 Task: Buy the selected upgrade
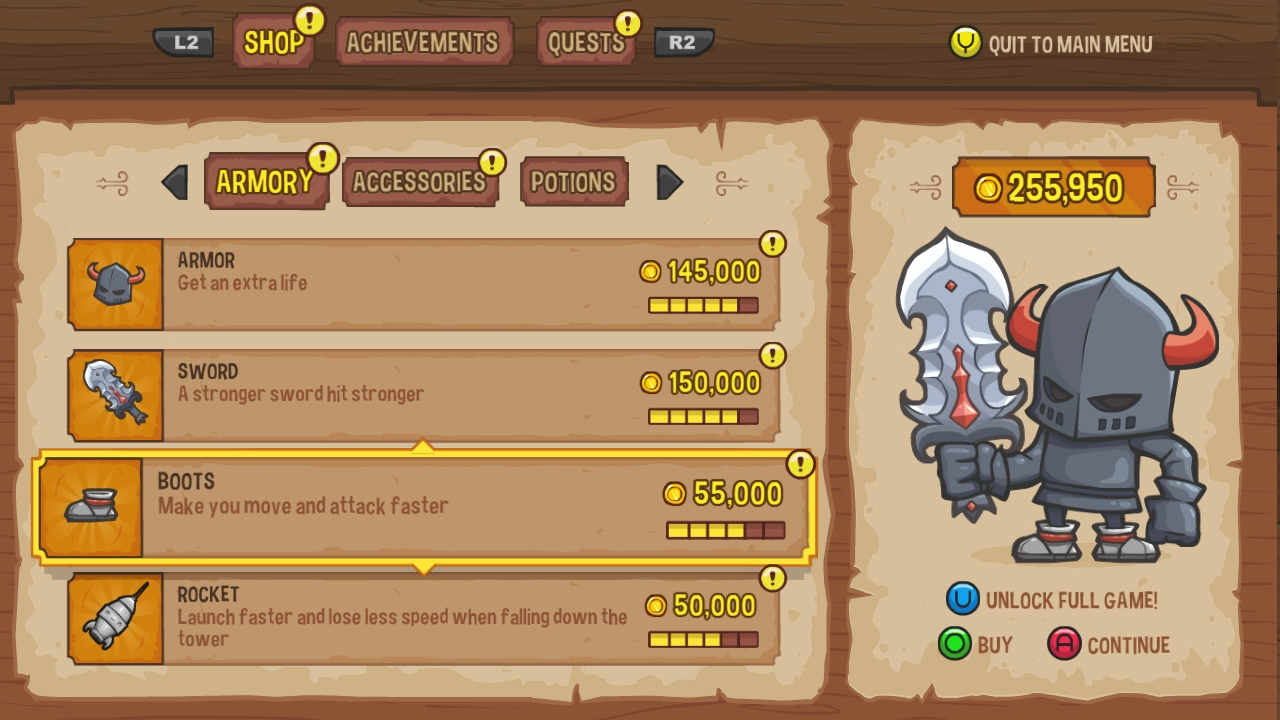(976, 645)
